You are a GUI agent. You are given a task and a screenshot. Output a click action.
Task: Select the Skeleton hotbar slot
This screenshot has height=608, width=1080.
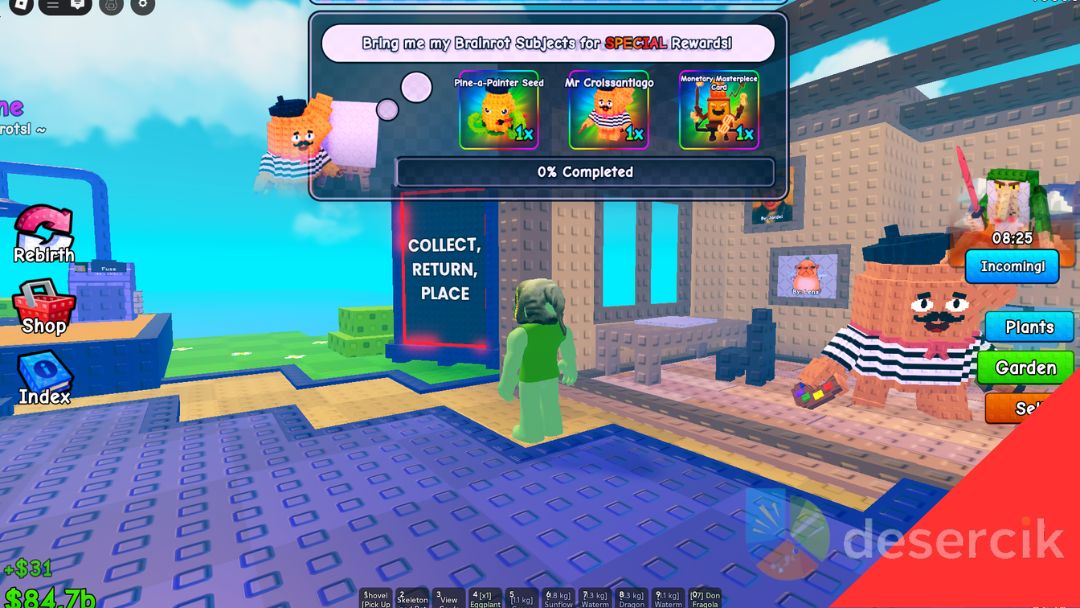[413, 598]
